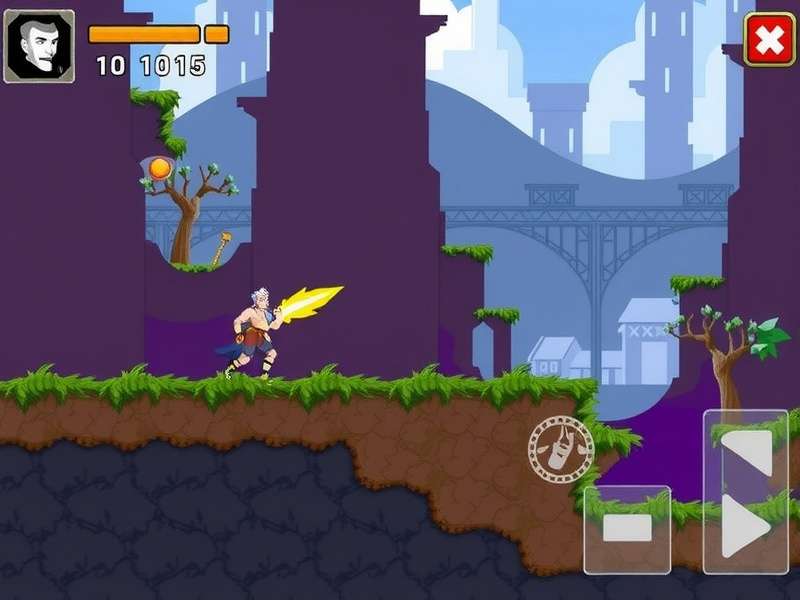Screen dimensions: 800x600
Task: Tap the white rectangle control button
Action: [627, 529]
